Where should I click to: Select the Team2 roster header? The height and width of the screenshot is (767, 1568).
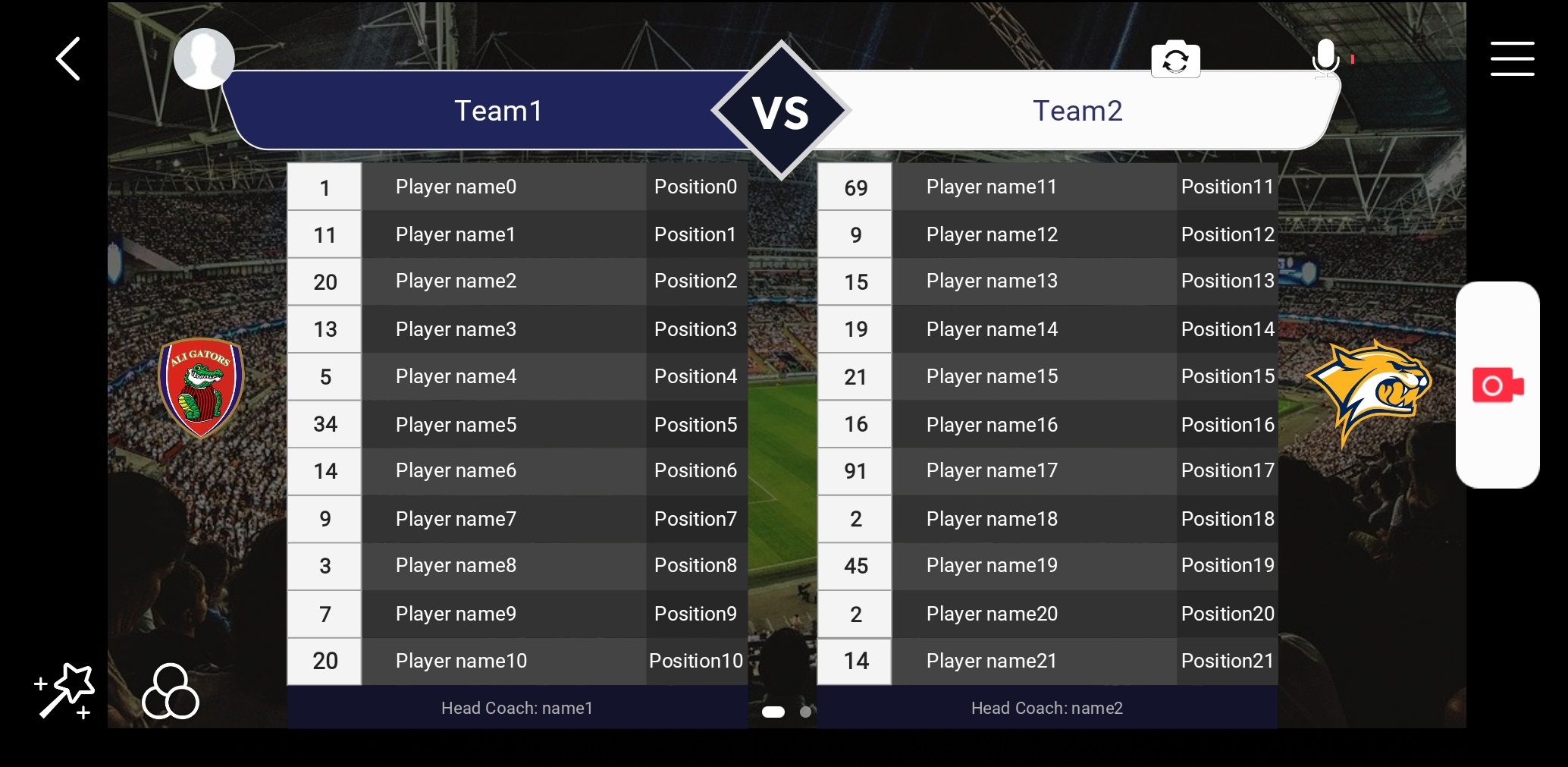click(1077, 111)
